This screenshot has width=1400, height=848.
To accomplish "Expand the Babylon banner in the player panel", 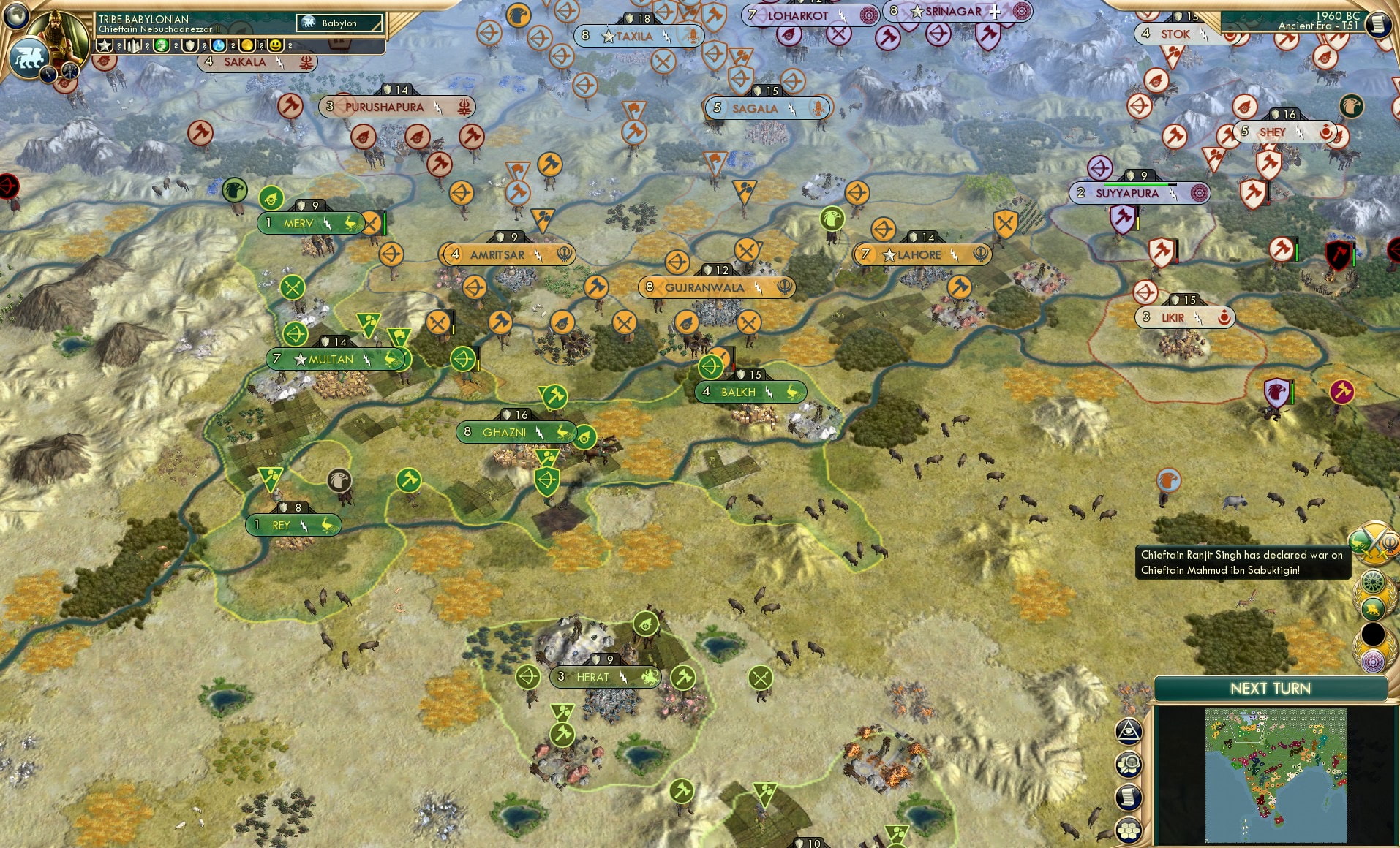I will click(x=338, y=23).
